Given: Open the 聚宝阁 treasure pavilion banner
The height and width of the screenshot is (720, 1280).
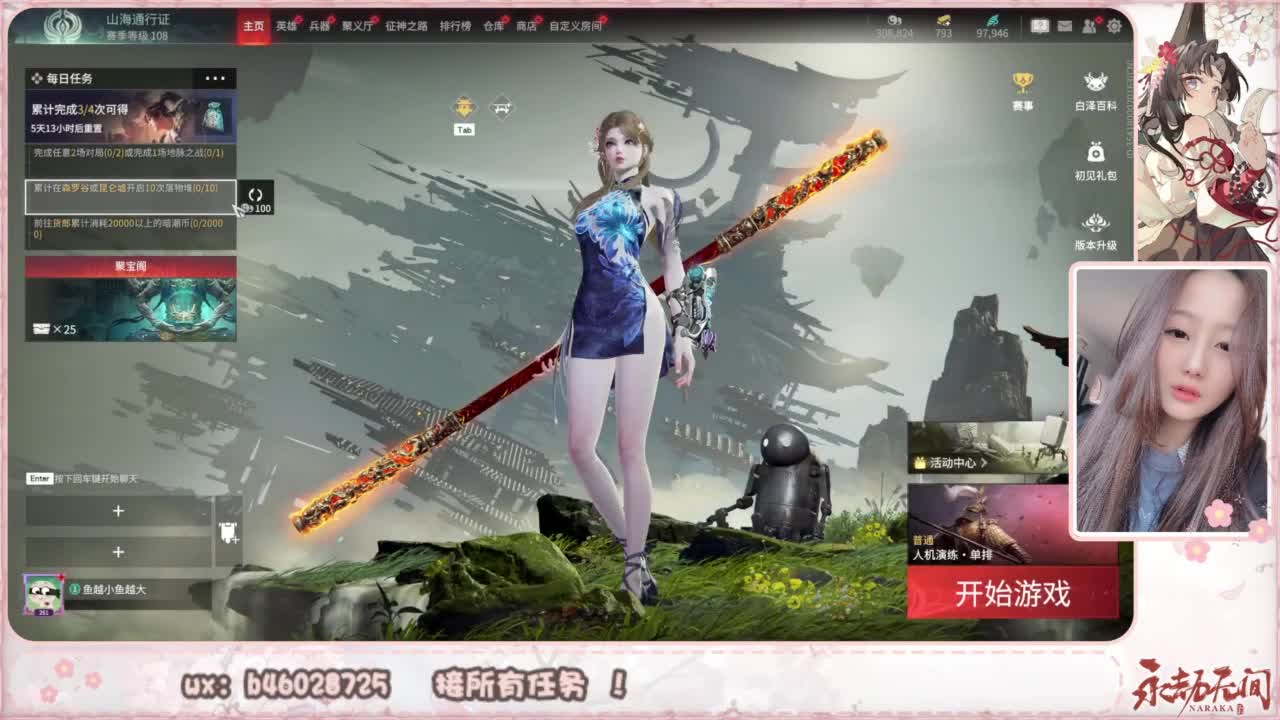Looking at the screenshot, I should click(131, 298).
